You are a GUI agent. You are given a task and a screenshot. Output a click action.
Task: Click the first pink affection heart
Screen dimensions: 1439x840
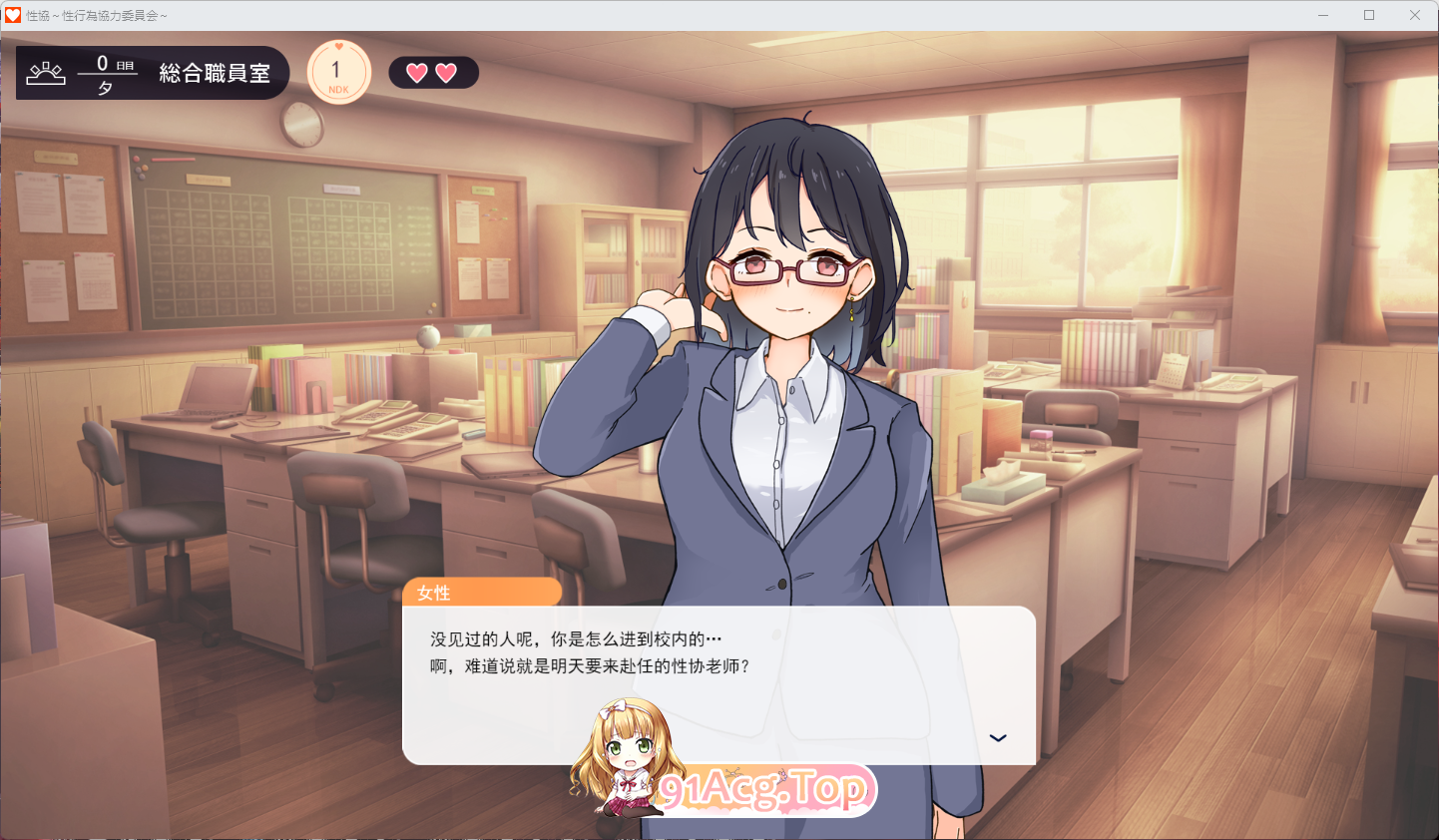[x=416, y=72]
